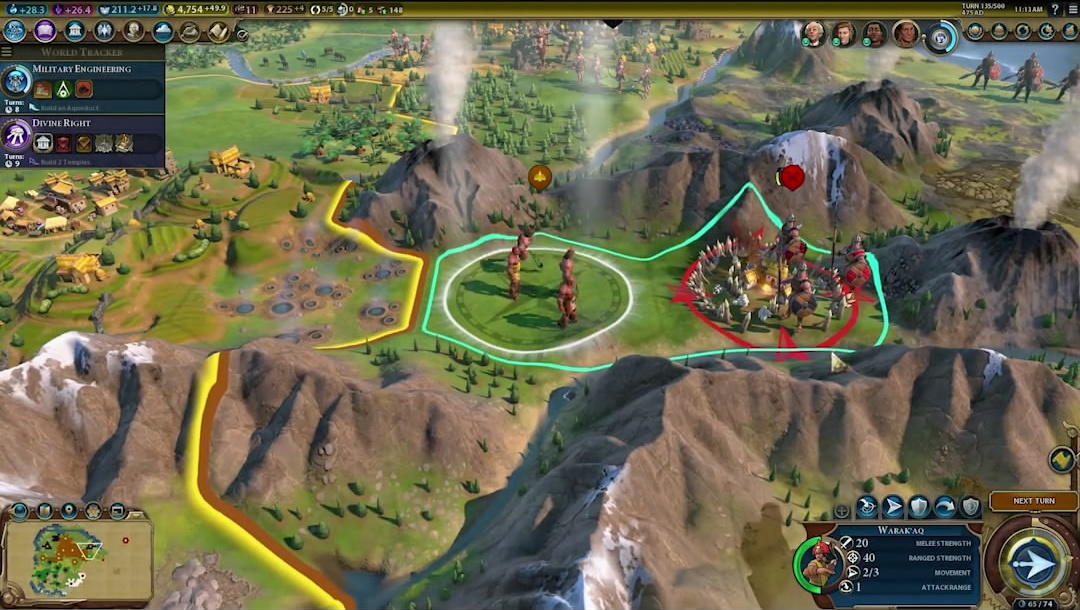Open the technology tree button
The height and width of the screenshot is (610, 1080).
(14, 31)
